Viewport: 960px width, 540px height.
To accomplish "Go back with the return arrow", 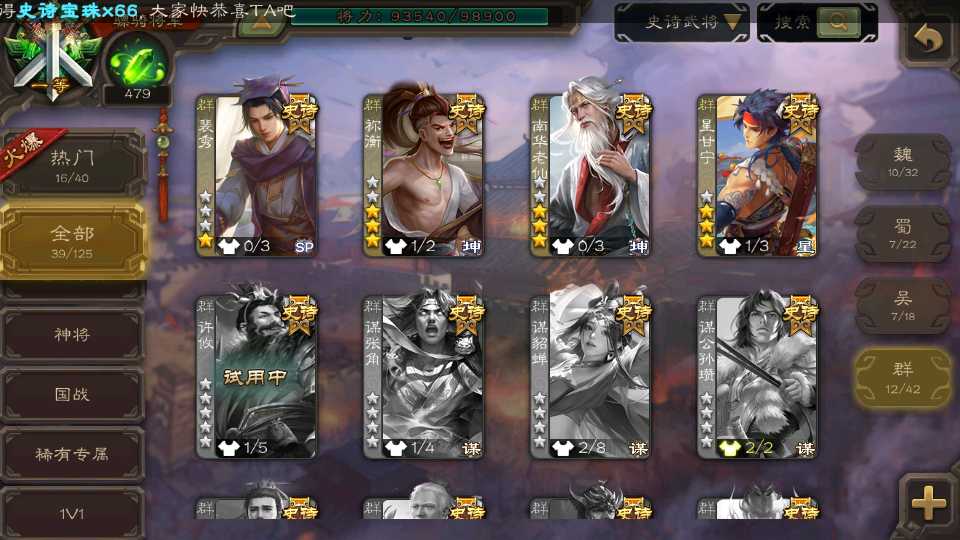I will coord(929,39).
